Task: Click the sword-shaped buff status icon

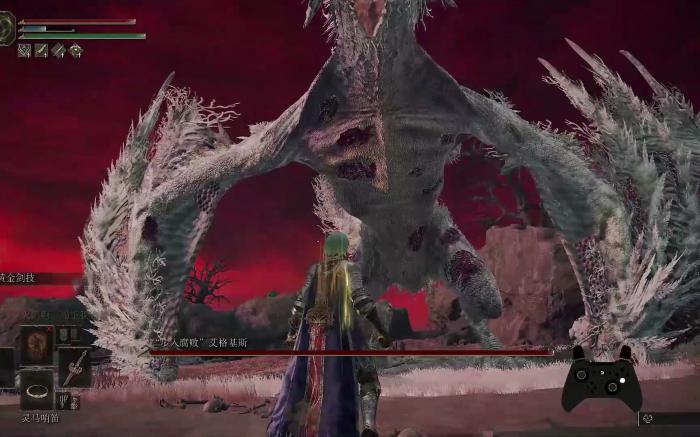Action: [x=41, y=50]
